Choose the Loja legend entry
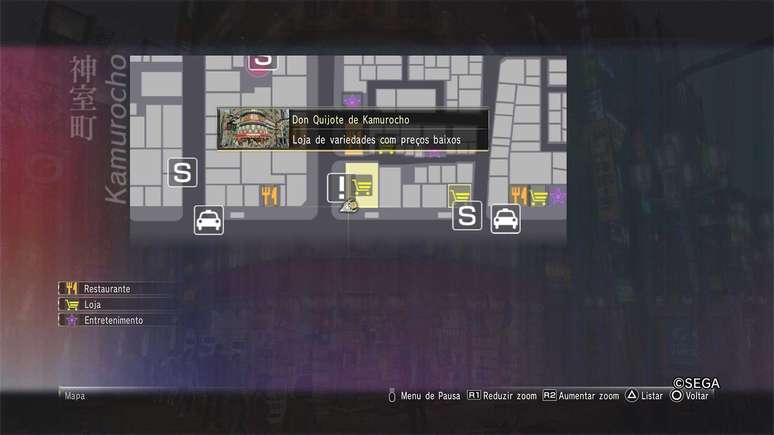774x435 pixels. coord(92,304)
